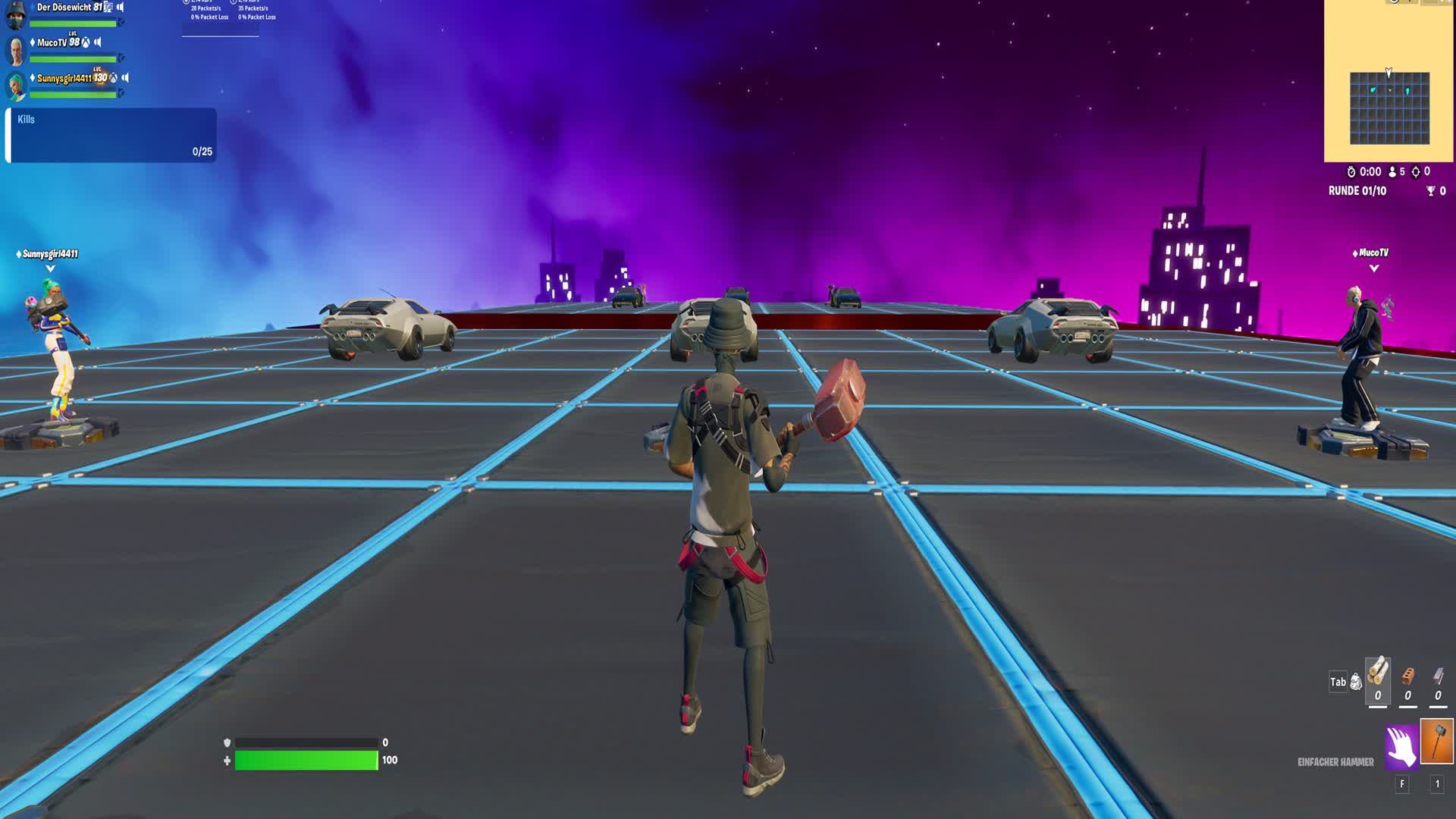Click the stopwatch timer icon showing 0:00
The width and height of the screenshot is (1456, 819).
point(1352,171)
